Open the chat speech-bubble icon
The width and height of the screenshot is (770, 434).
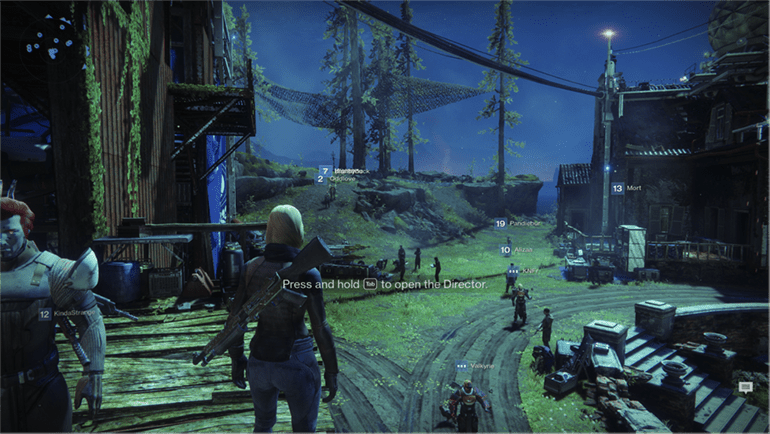[745, 385]
